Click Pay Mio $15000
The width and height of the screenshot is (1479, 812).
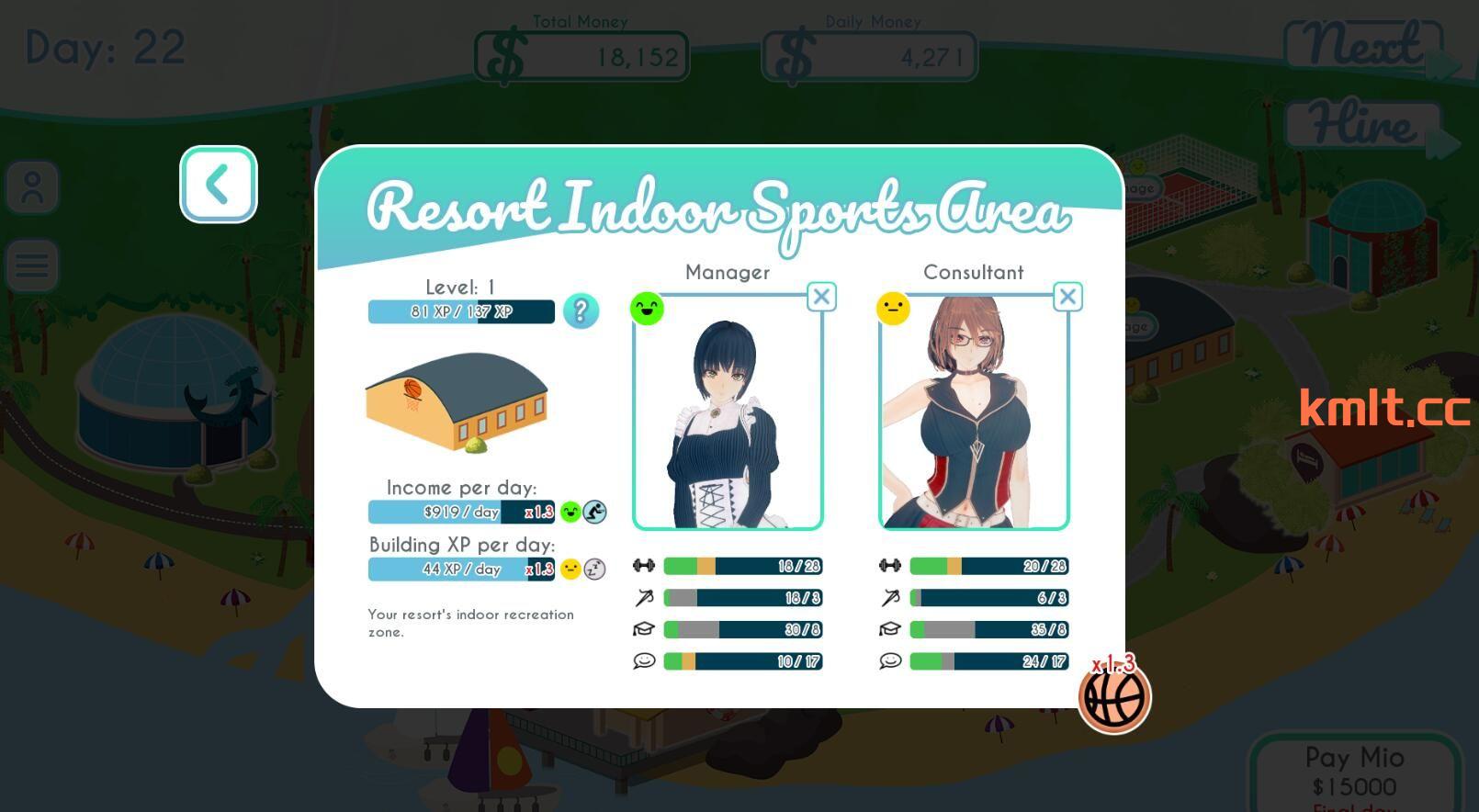pyautogui.click(x=1357, y=772)
